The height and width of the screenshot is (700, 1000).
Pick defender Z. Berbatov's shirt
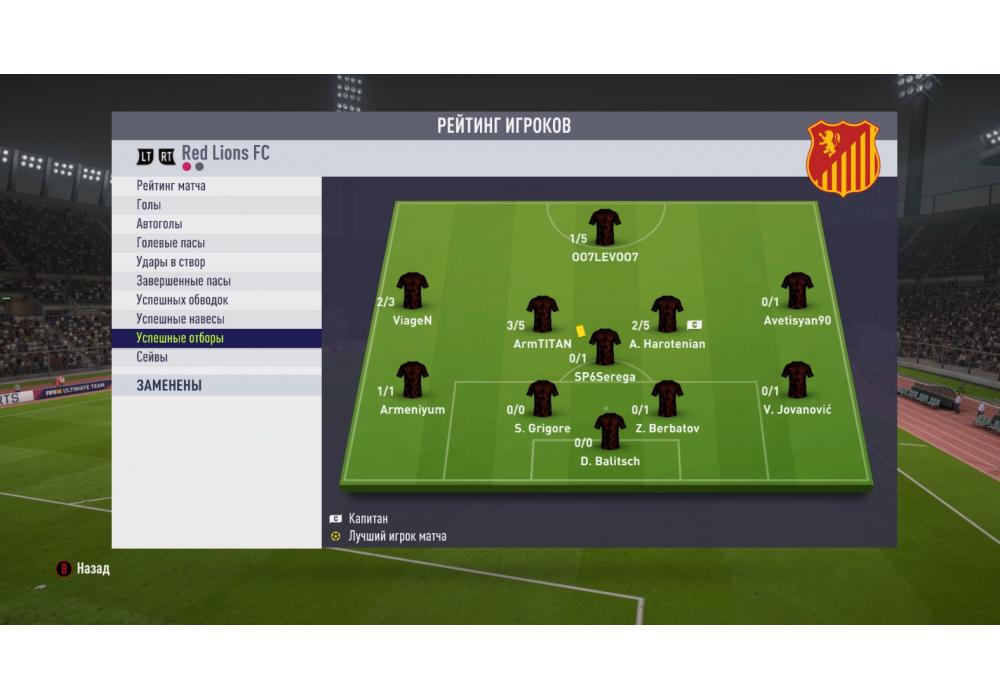(667, 398)
